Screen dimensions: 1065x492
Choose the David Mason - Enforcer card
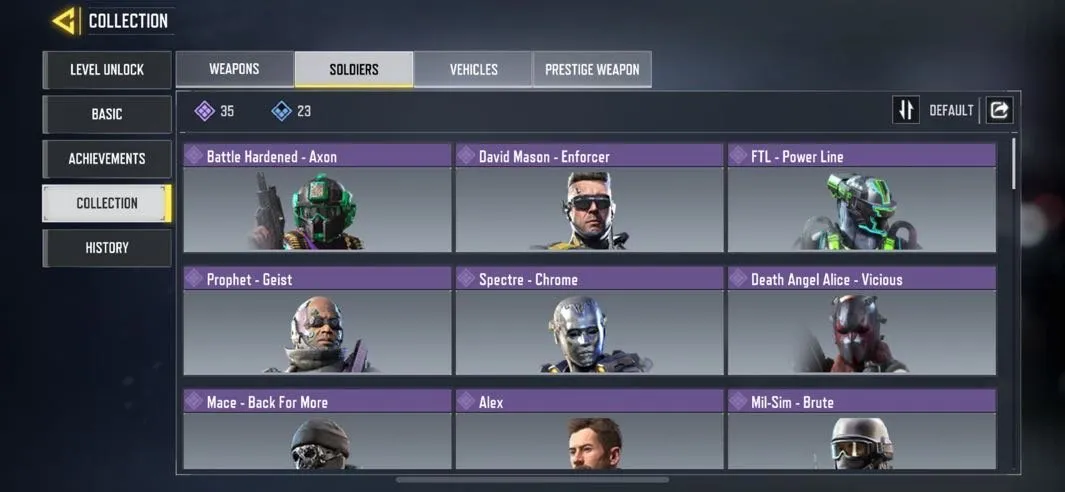click(x=589, y=198)
